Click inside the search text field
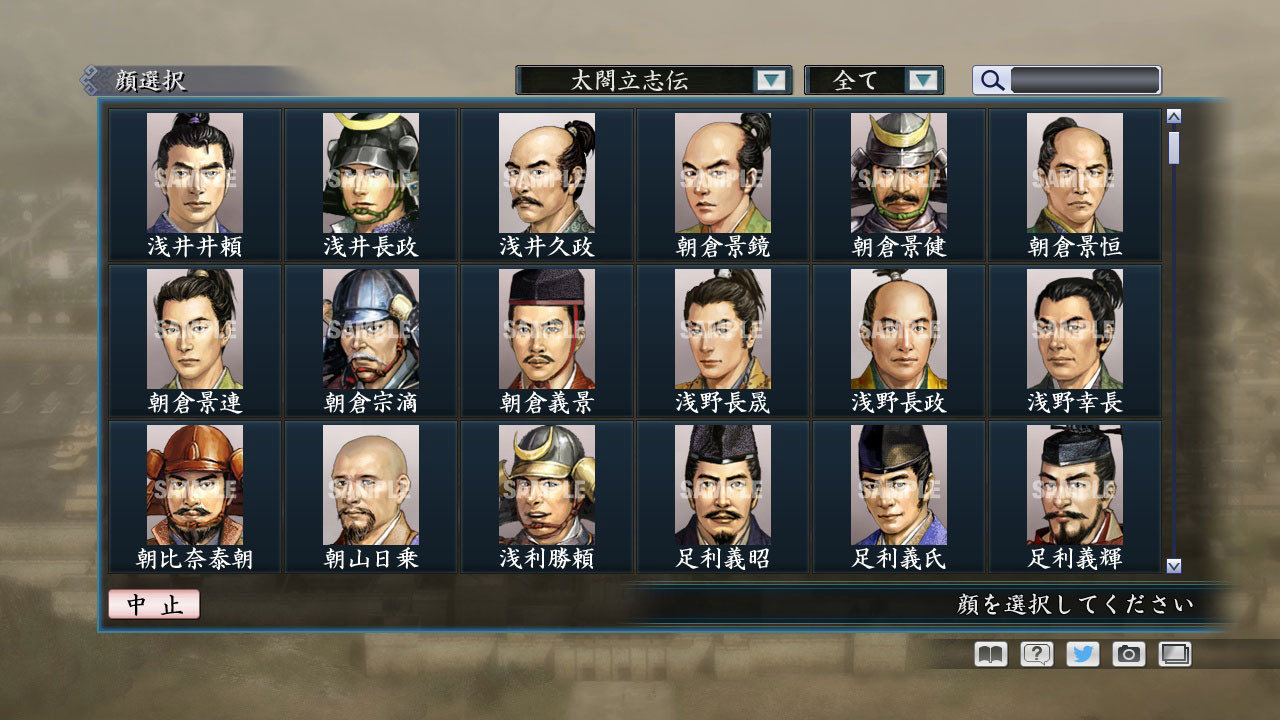Viewport: 1280px width, 720px height. tap(1085, 79)
